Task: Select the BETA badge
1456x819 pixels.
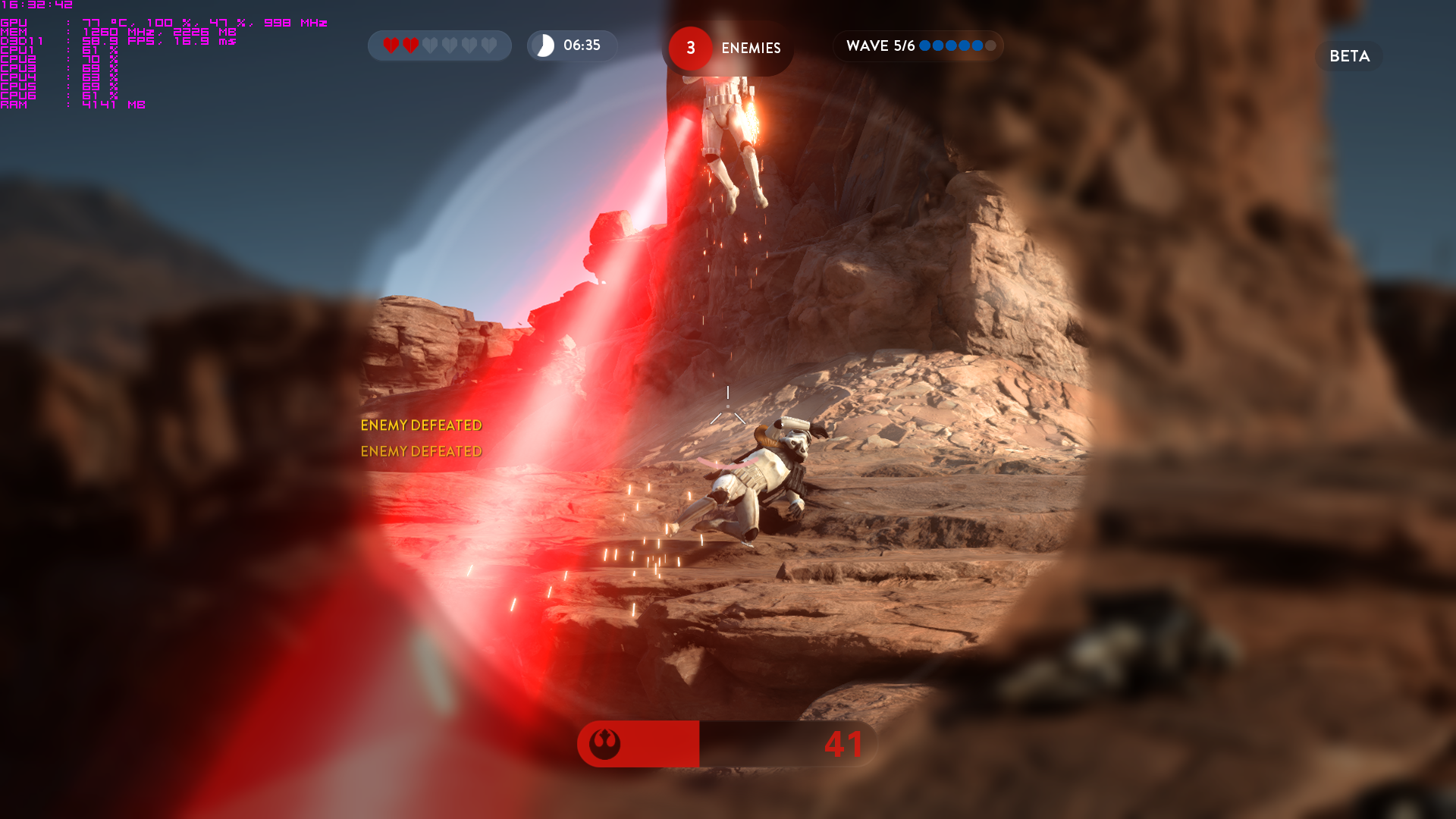Action: [1349, 56]
